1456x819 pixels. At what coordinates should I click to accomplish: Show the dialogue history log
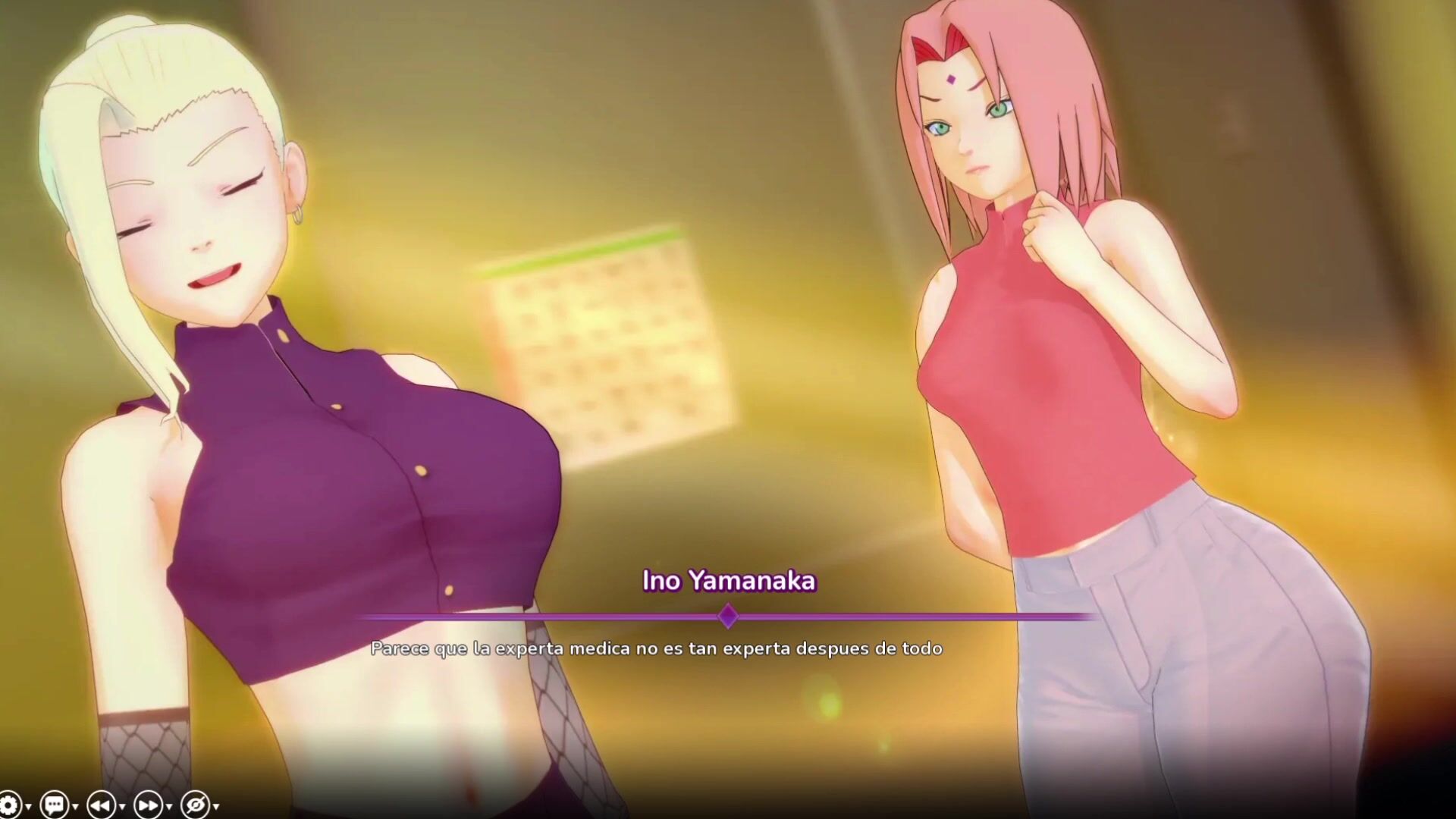coord(55,805)
